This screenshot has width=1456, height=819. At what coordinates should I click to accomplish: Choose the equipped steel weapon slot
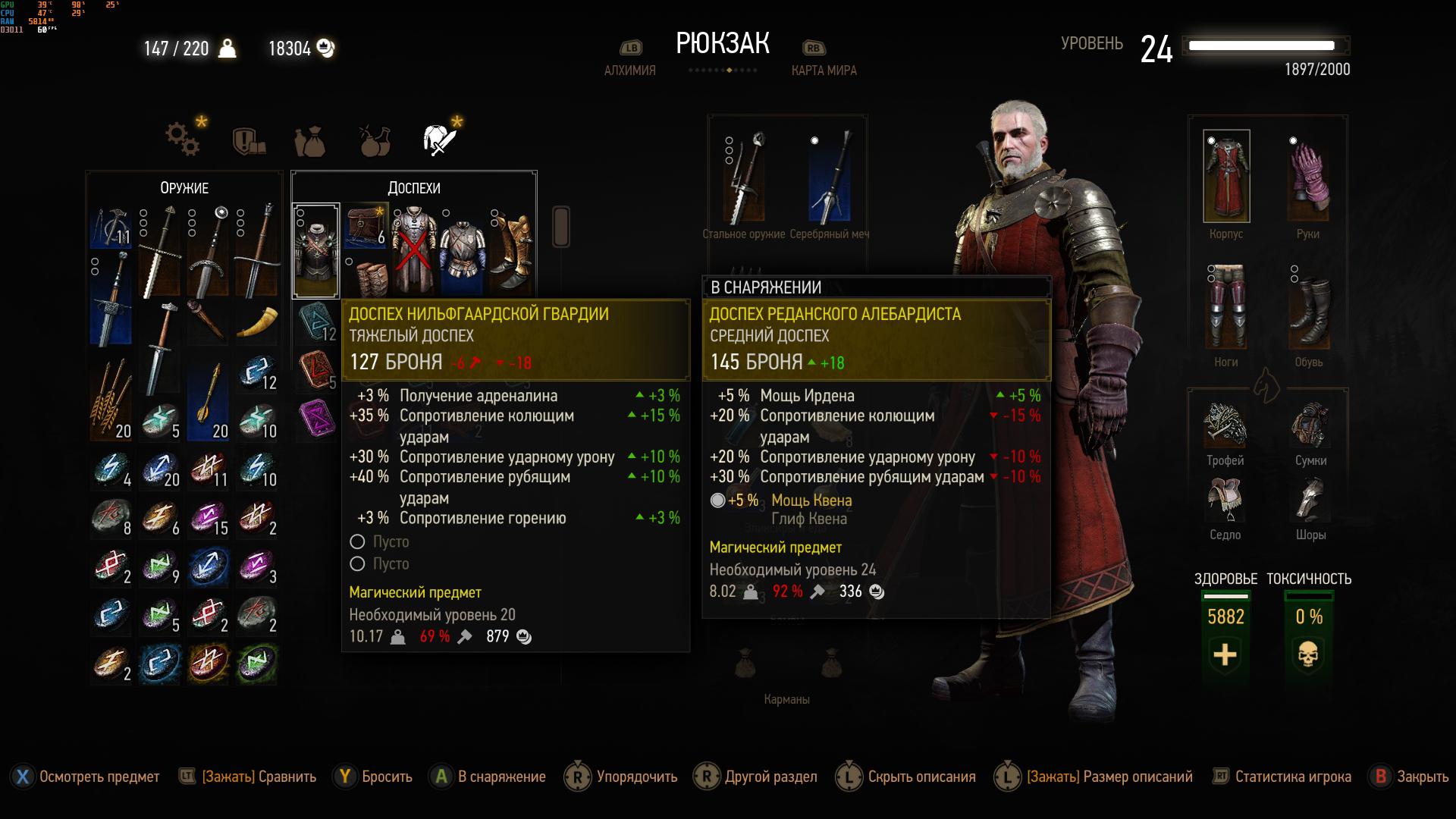point(745,178)
